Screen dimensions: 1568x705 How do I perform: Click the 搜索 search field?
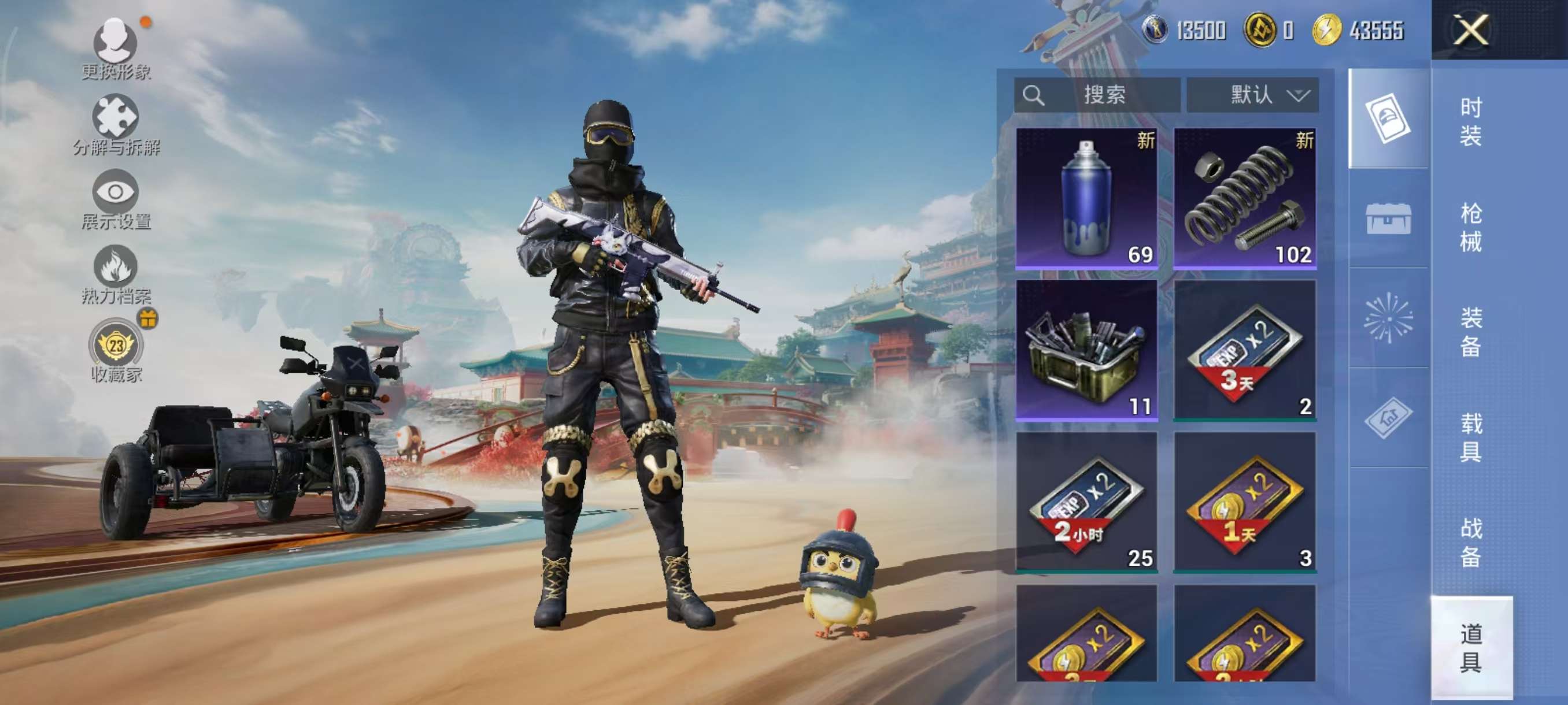[x=1097, y=95]
